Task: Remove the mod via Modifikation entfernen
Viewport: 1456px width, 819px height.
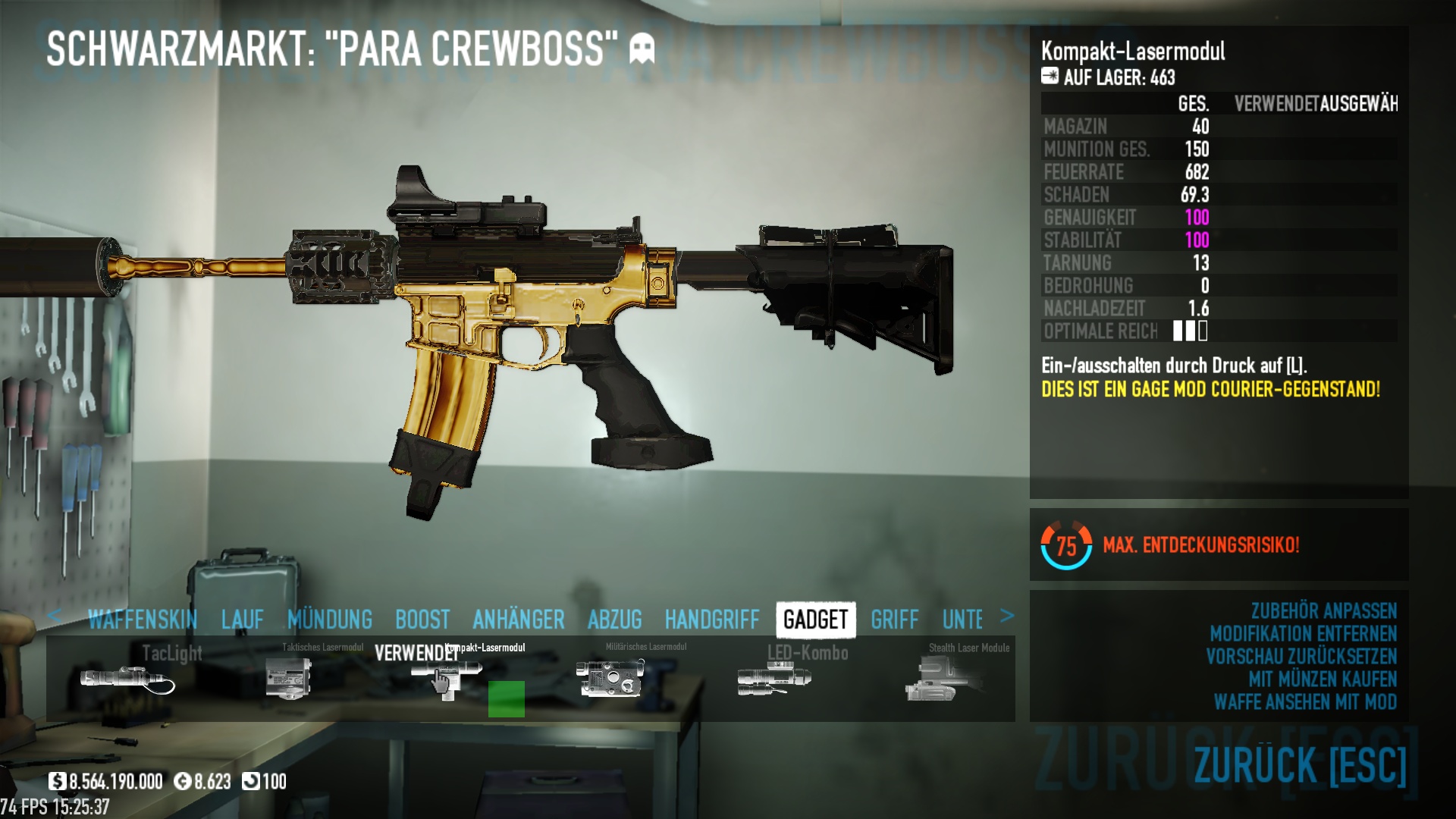Action: (x=1303, y=634)
